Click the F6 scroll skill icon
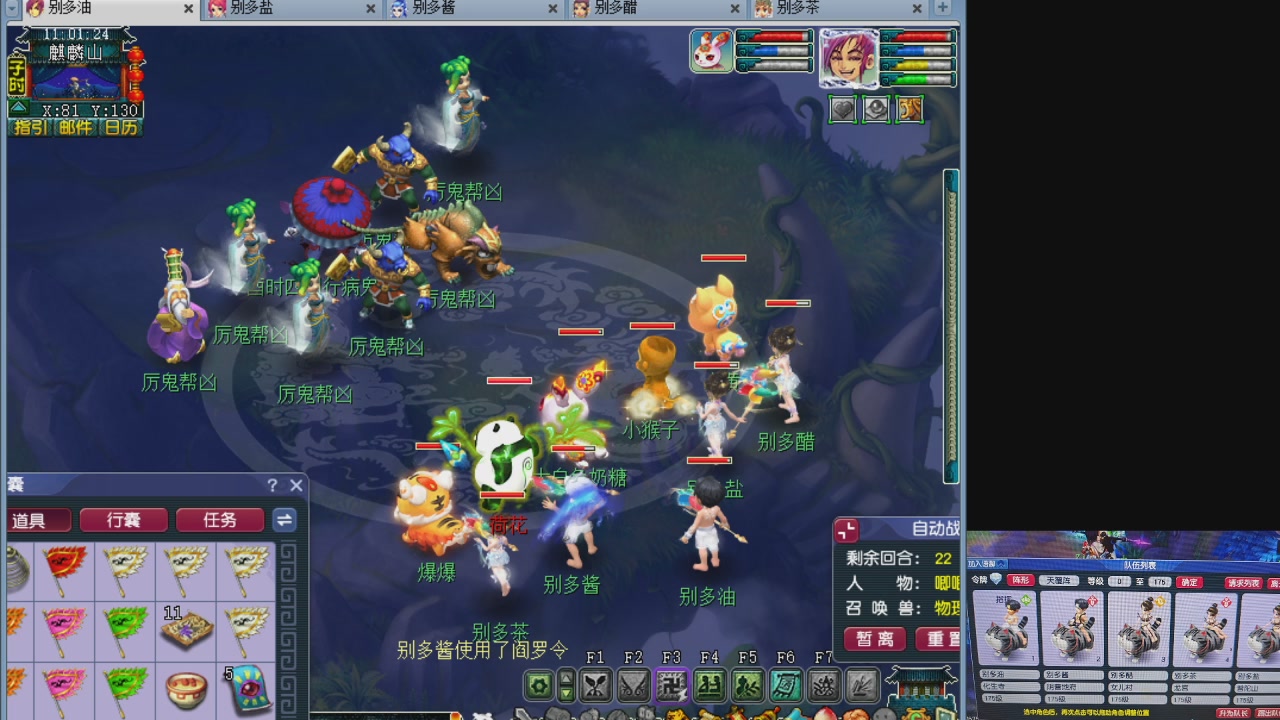The height and width of the screenshot is (720, 1280). (787, 683)
